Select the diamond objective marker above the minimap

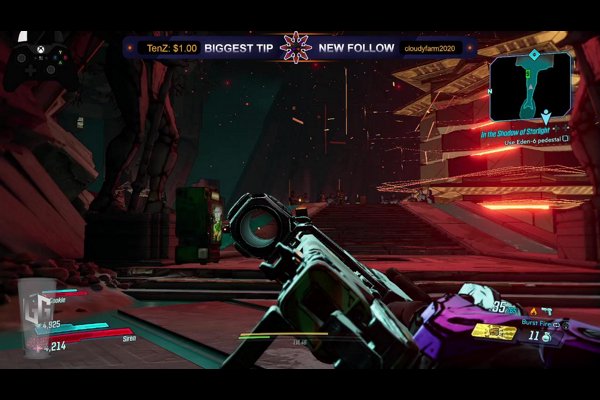(534, 54)
